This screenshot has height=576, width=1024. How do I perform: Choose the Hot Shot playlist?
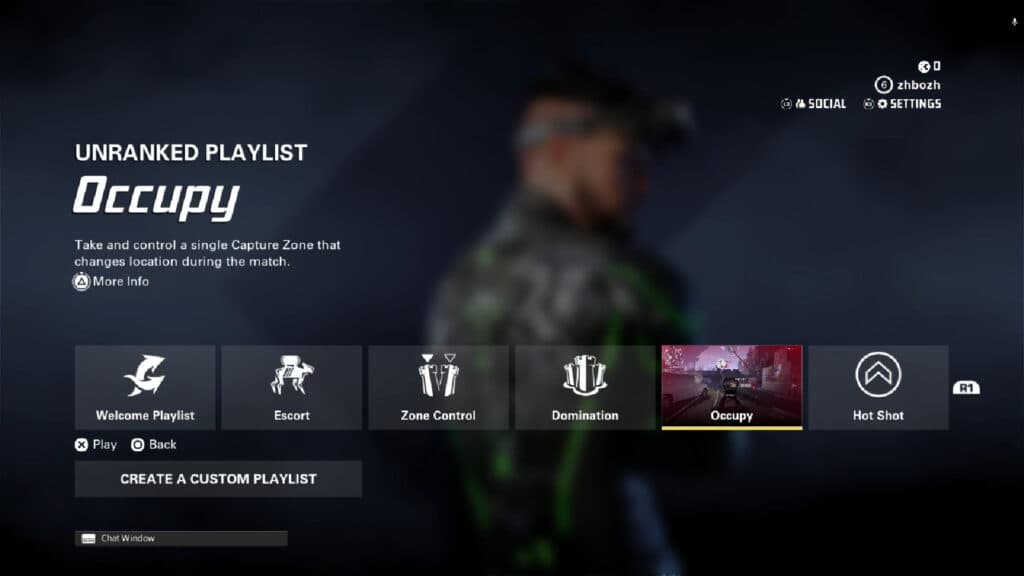878,388
